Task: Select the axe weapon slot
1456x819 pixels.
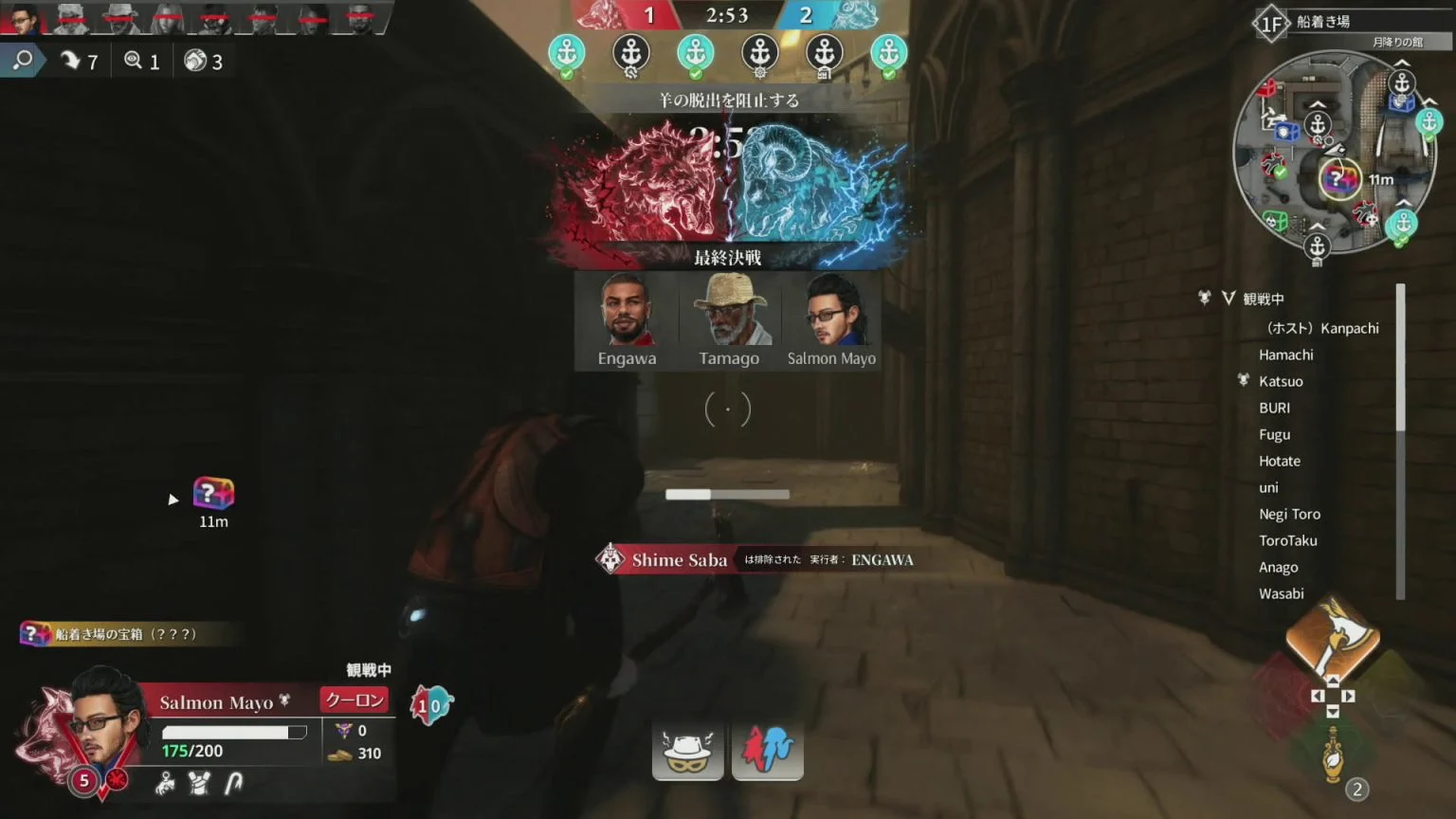Action: (1332, 639)
